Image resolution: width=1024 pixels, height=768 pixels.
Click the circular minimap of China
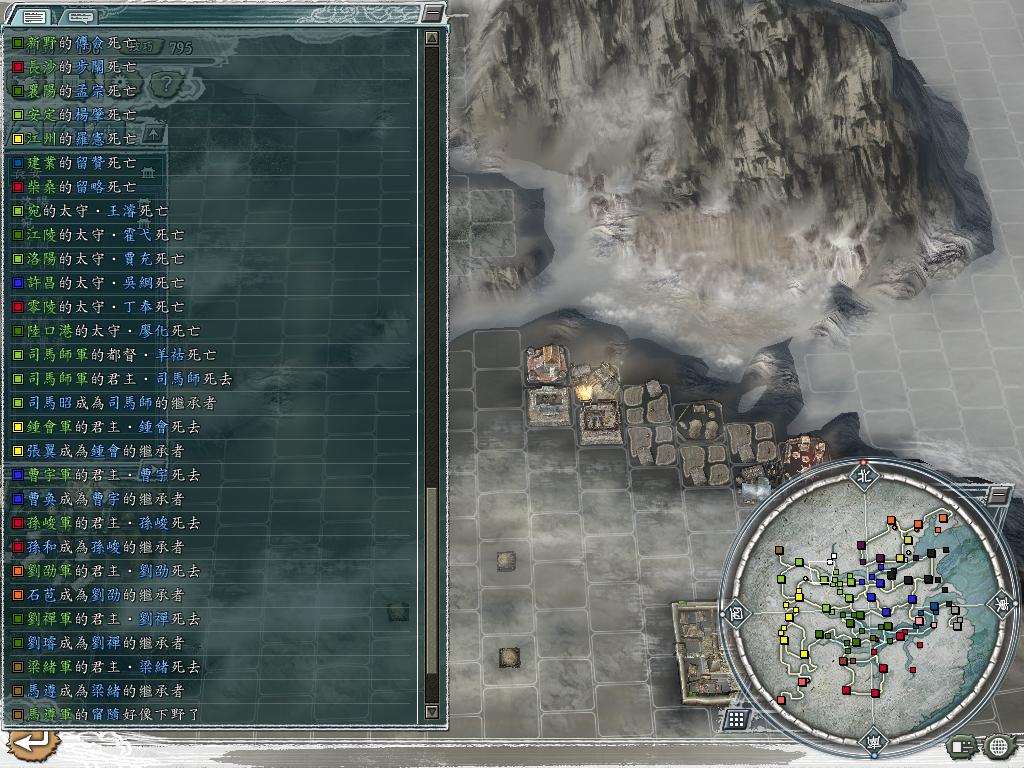point(867,608)
